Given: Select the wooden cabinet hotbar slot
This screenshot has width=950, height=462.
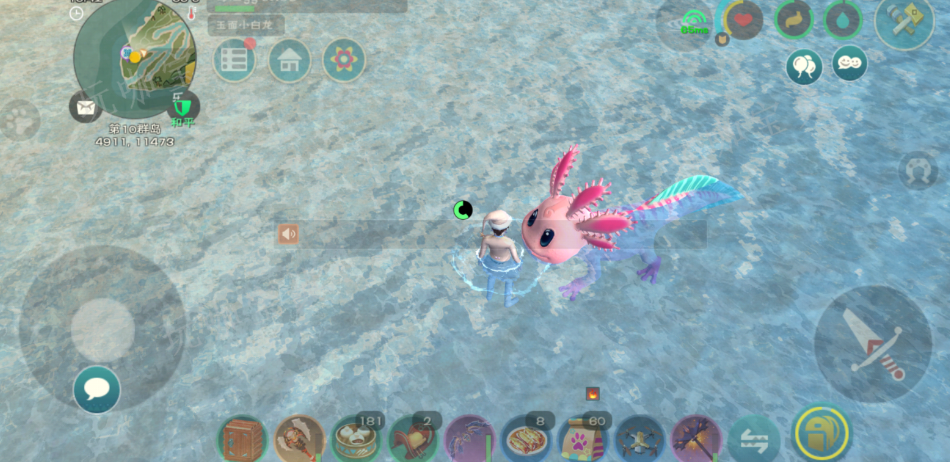Looking at the screenshot, I should click(x=243, y=438).
